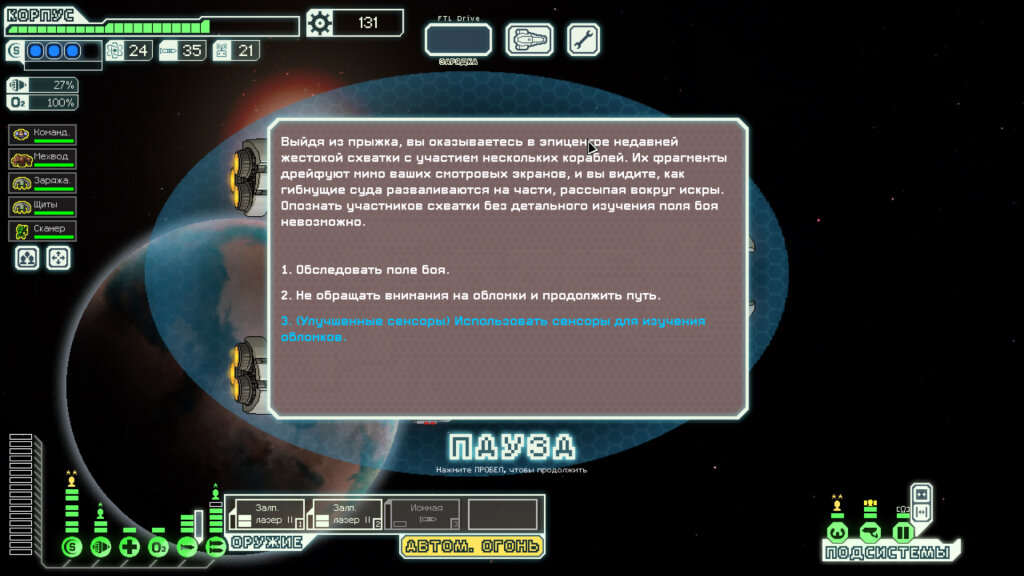Image resolution: width=1024 pixels, height=576 pixels.
Task: Choose option 2 to ignore the debris
Action: [x=470, y=296]
